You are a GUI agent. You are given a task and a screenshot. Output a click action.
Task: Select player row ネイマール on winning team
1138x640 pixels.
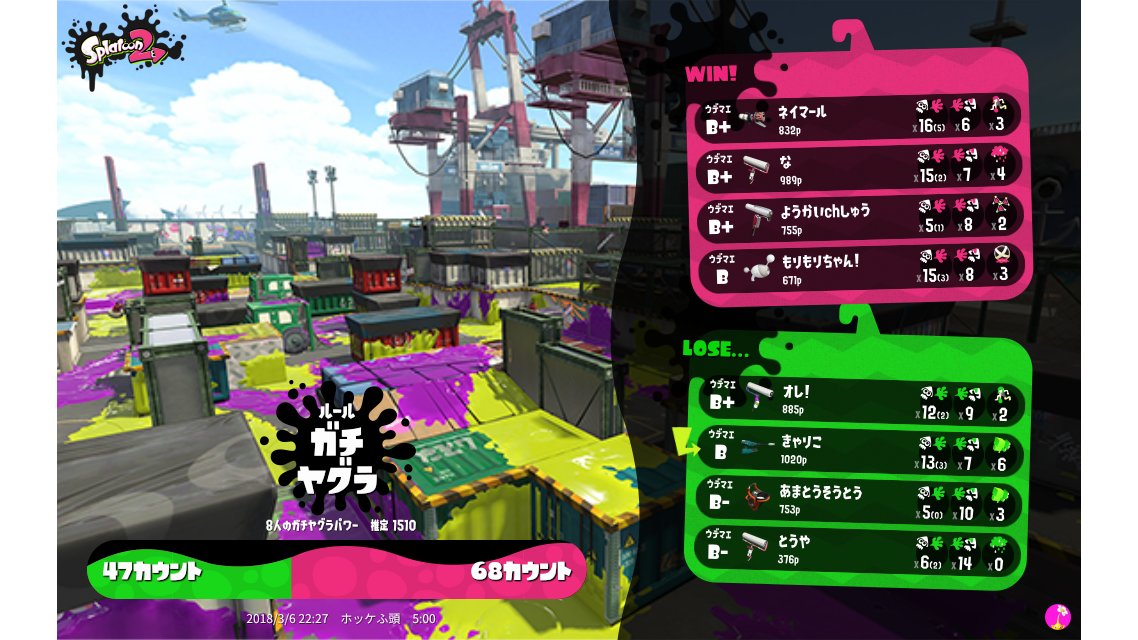point(858,118)
